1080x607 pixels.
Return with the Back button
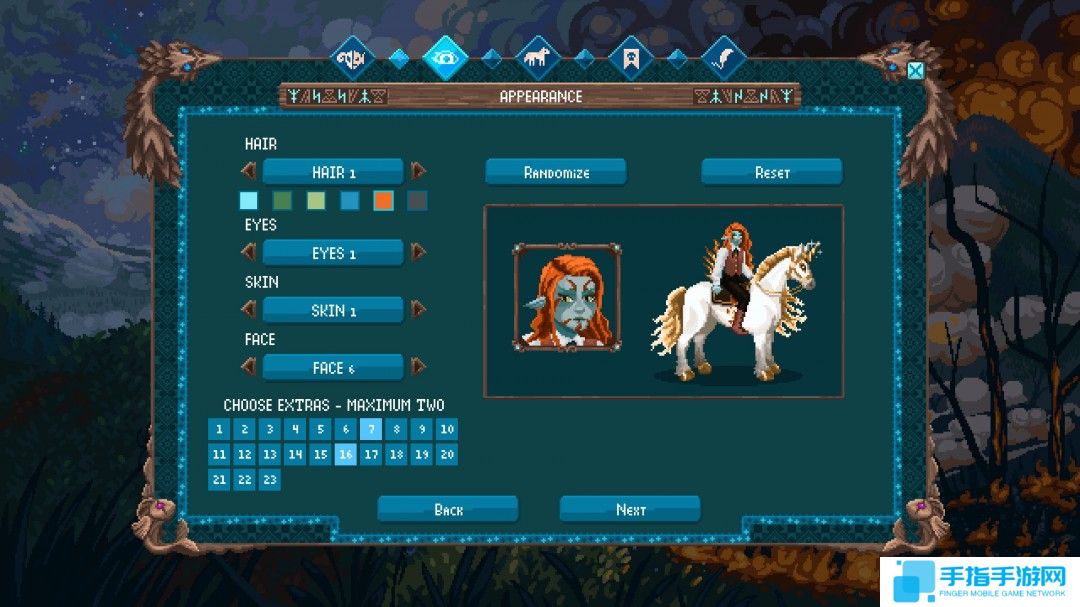pyautogui.click(x=448, y=509)
